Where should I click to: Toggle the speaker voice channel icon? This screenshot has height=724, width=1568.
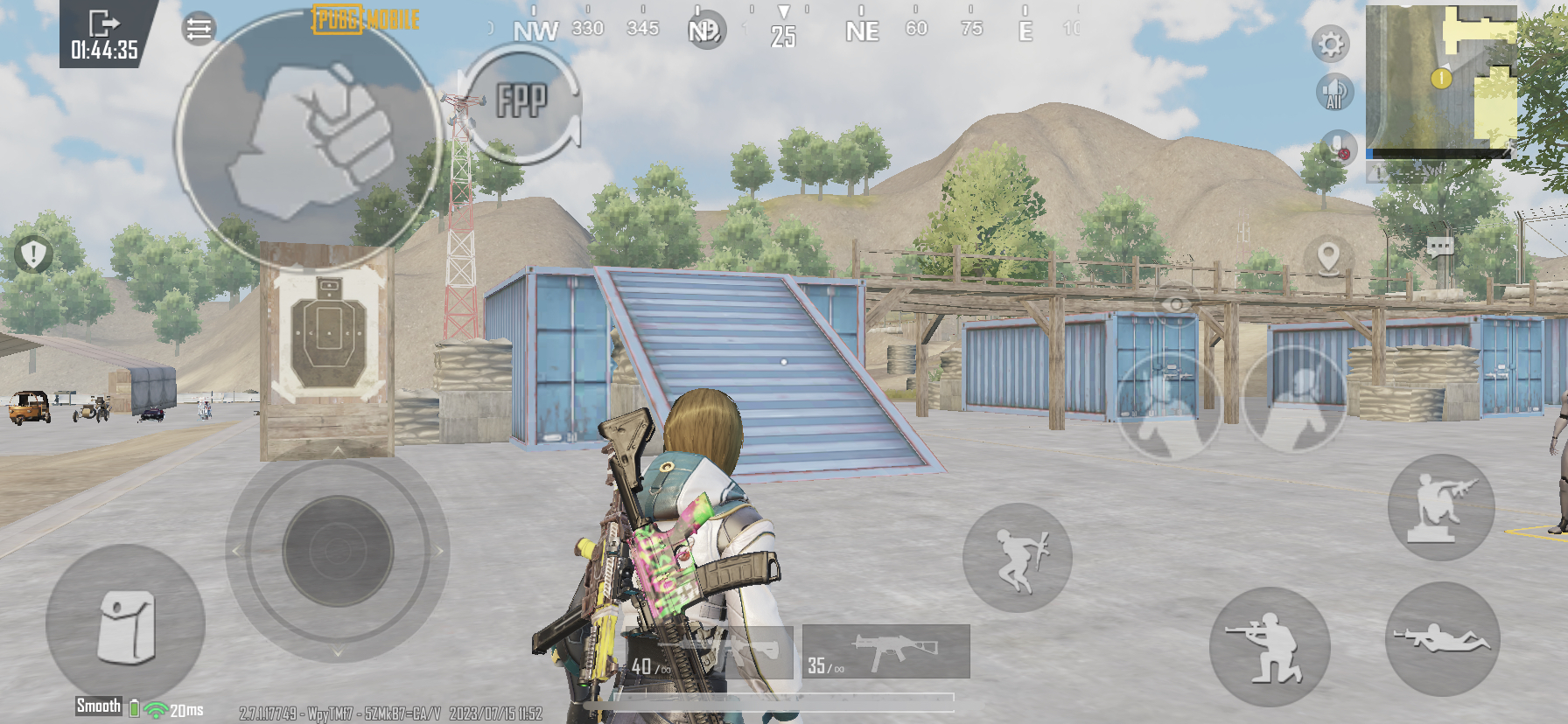[x=1334, y=92]
